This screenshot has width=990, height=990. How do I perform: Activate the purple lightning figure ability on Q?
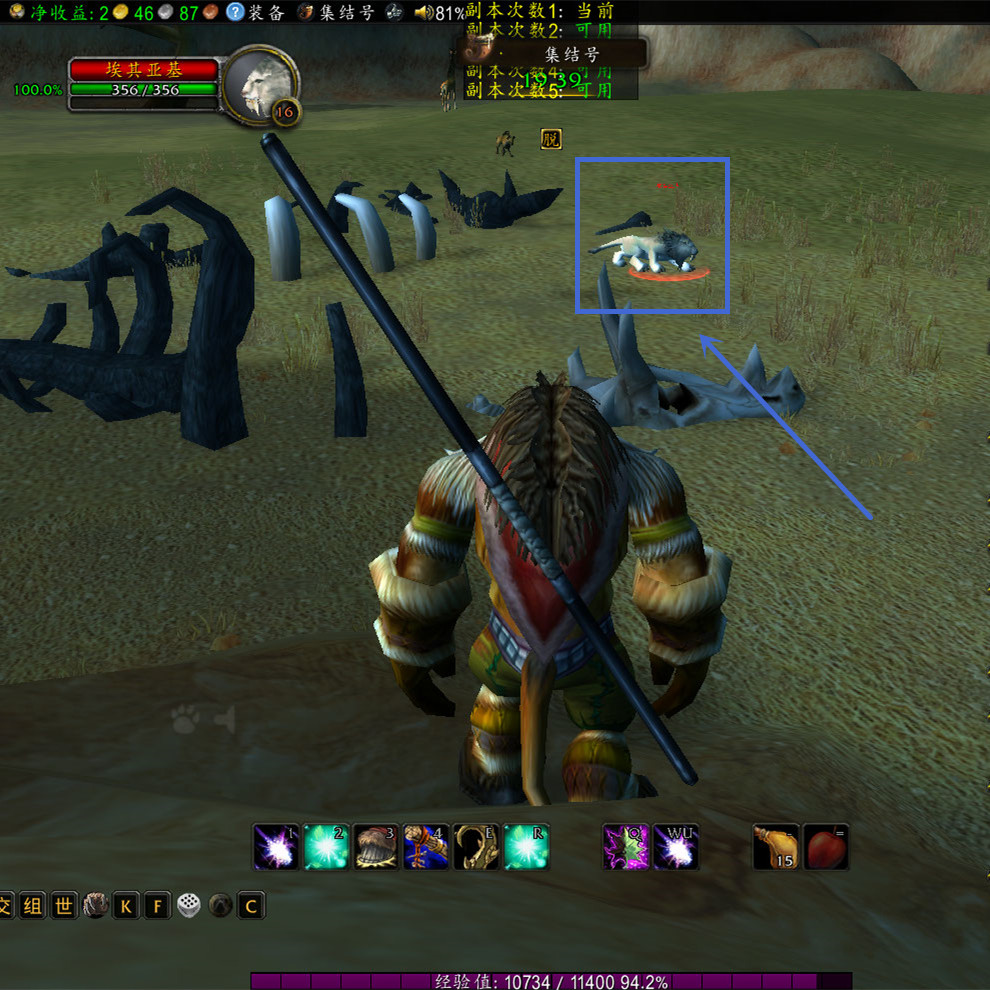coord(626,847)
